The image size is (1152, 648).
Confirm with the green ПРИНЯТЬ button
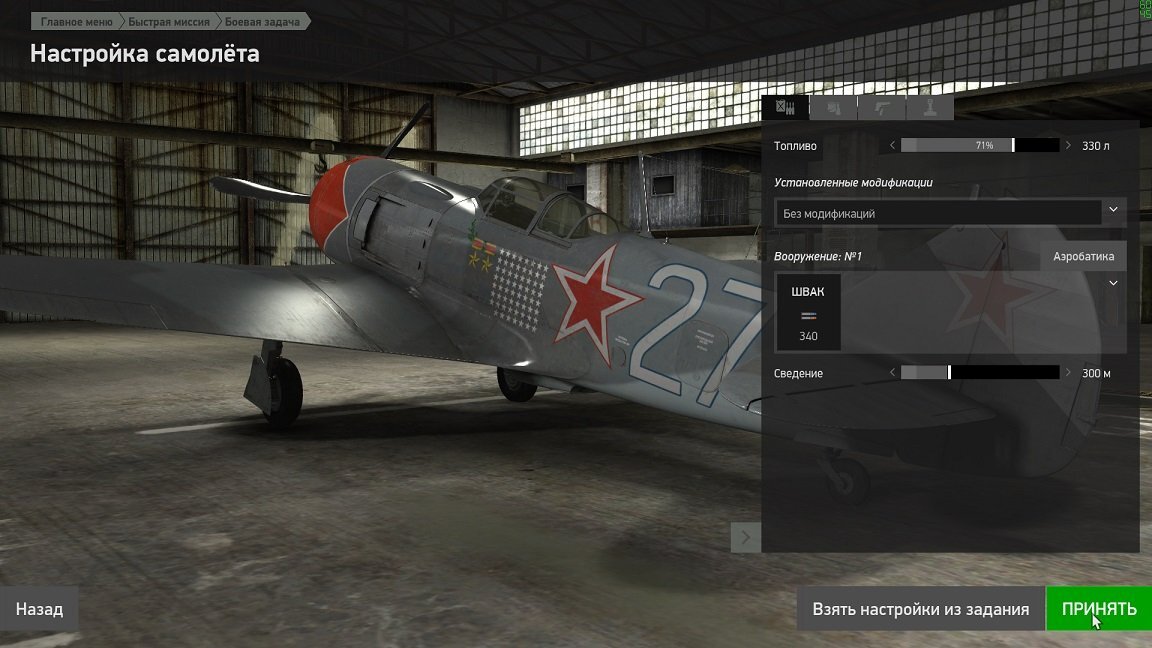pyautogui.click(x=1098, y=609)
